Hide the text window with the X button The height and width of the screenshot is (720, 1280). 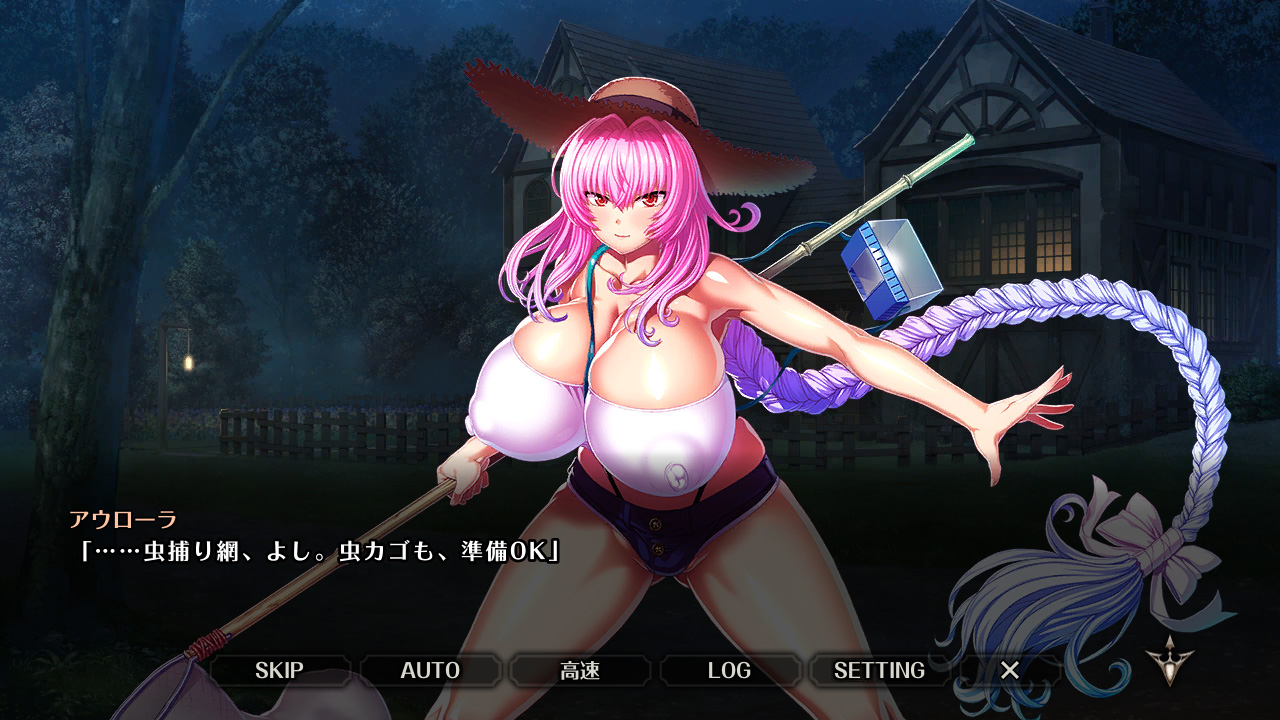1010,670
